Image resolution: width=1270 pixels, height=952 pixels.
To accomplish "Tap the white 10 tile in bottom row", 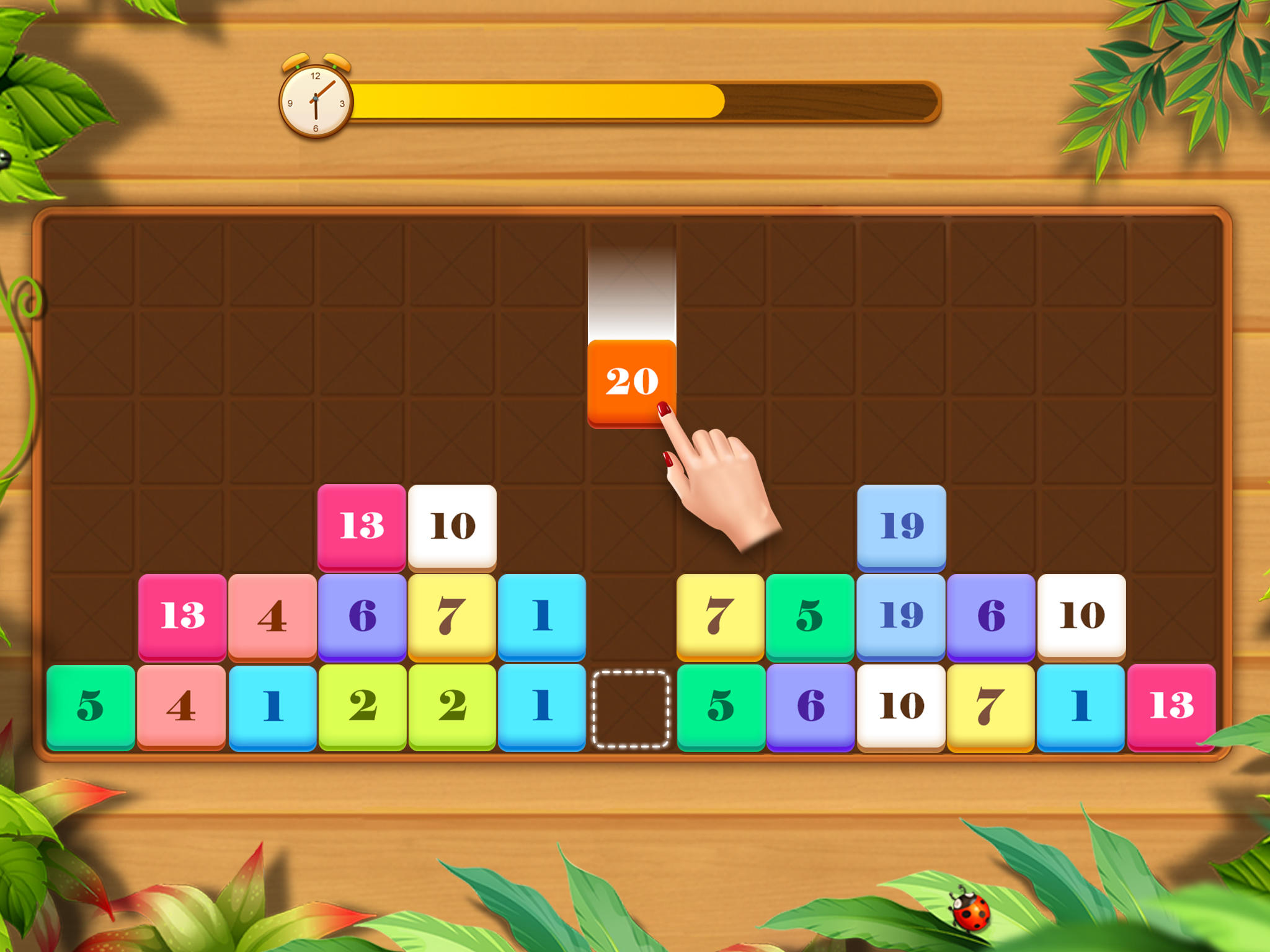I will pos(900,707).
